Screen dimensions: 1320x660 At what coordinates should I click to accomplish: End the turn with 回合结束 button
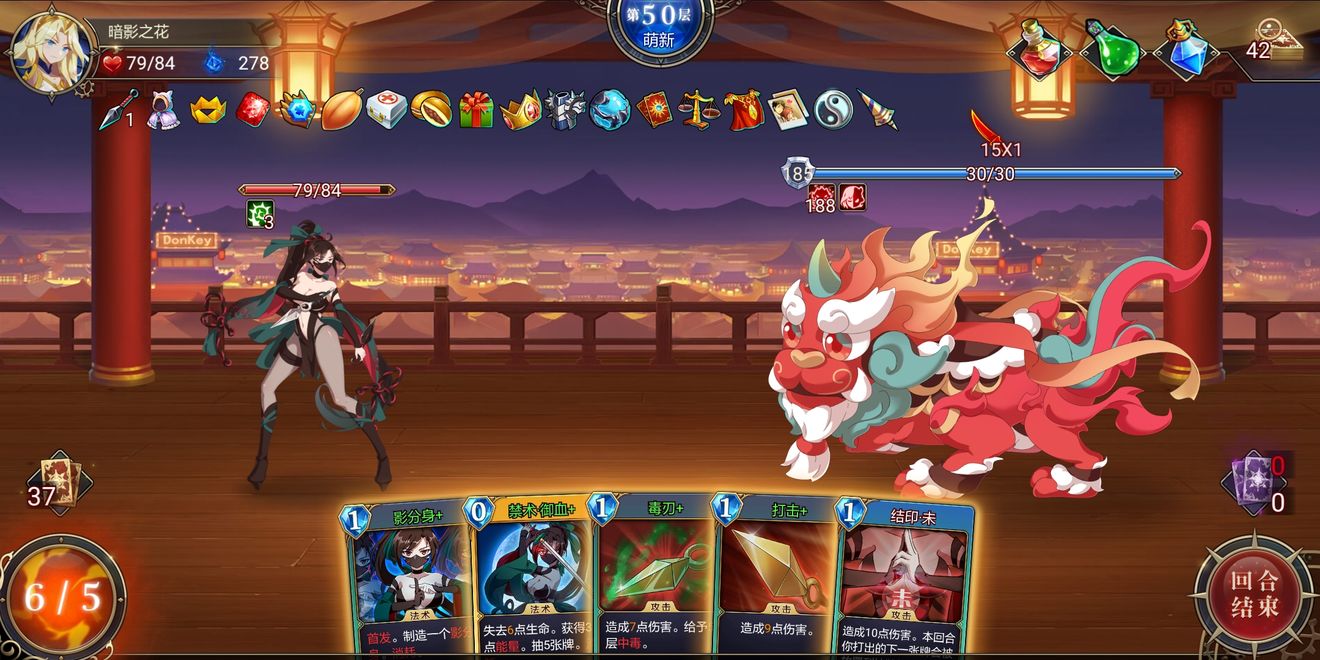pyautogui.click(x=1254, y=595)
